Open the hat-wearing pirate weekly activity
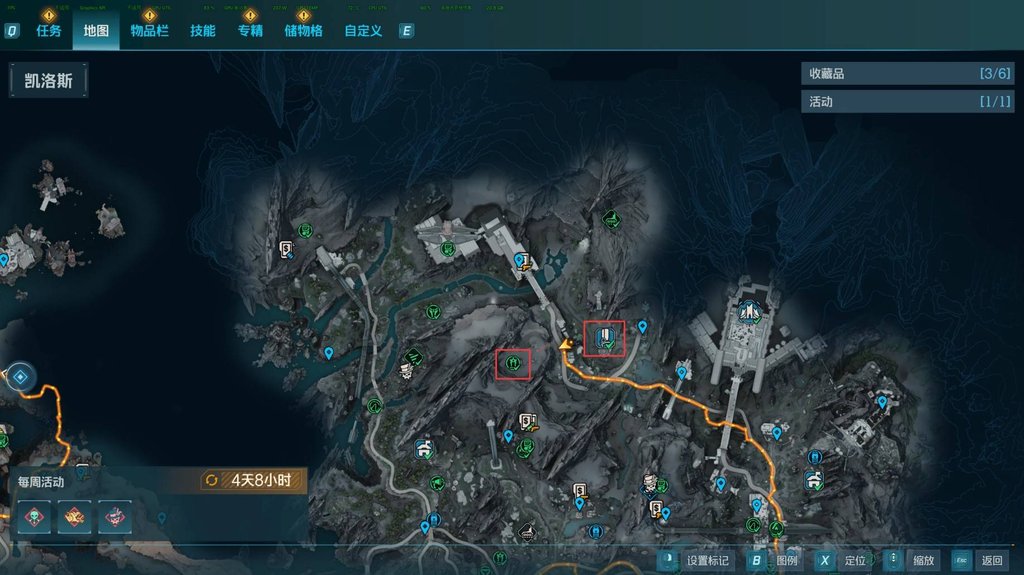Viewport: 1024px width, 575px height. pos(114,516)
